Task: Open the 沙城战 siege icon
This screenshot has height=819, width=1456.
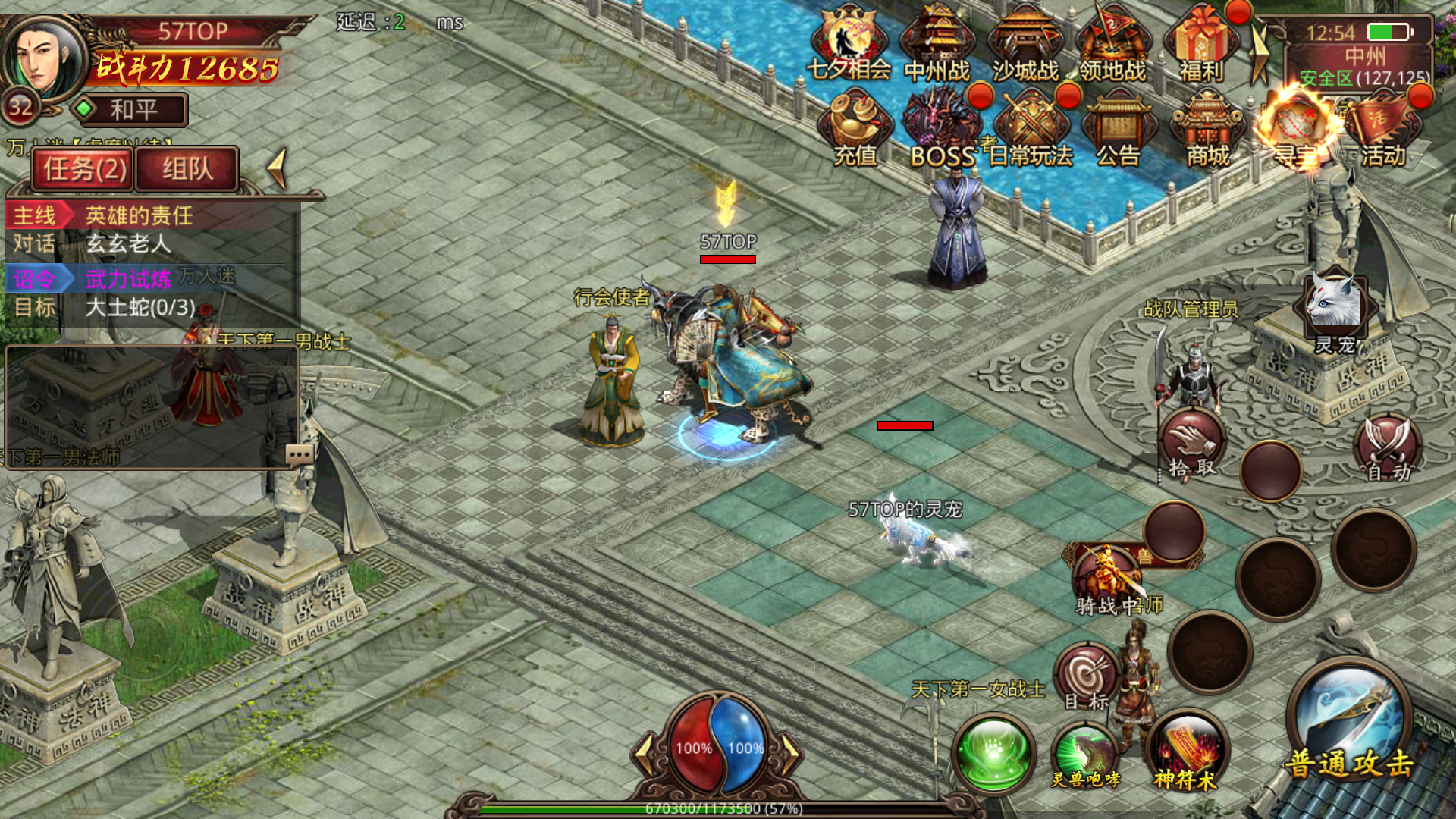Action: pyautogui.click(x=1025, y=44)
